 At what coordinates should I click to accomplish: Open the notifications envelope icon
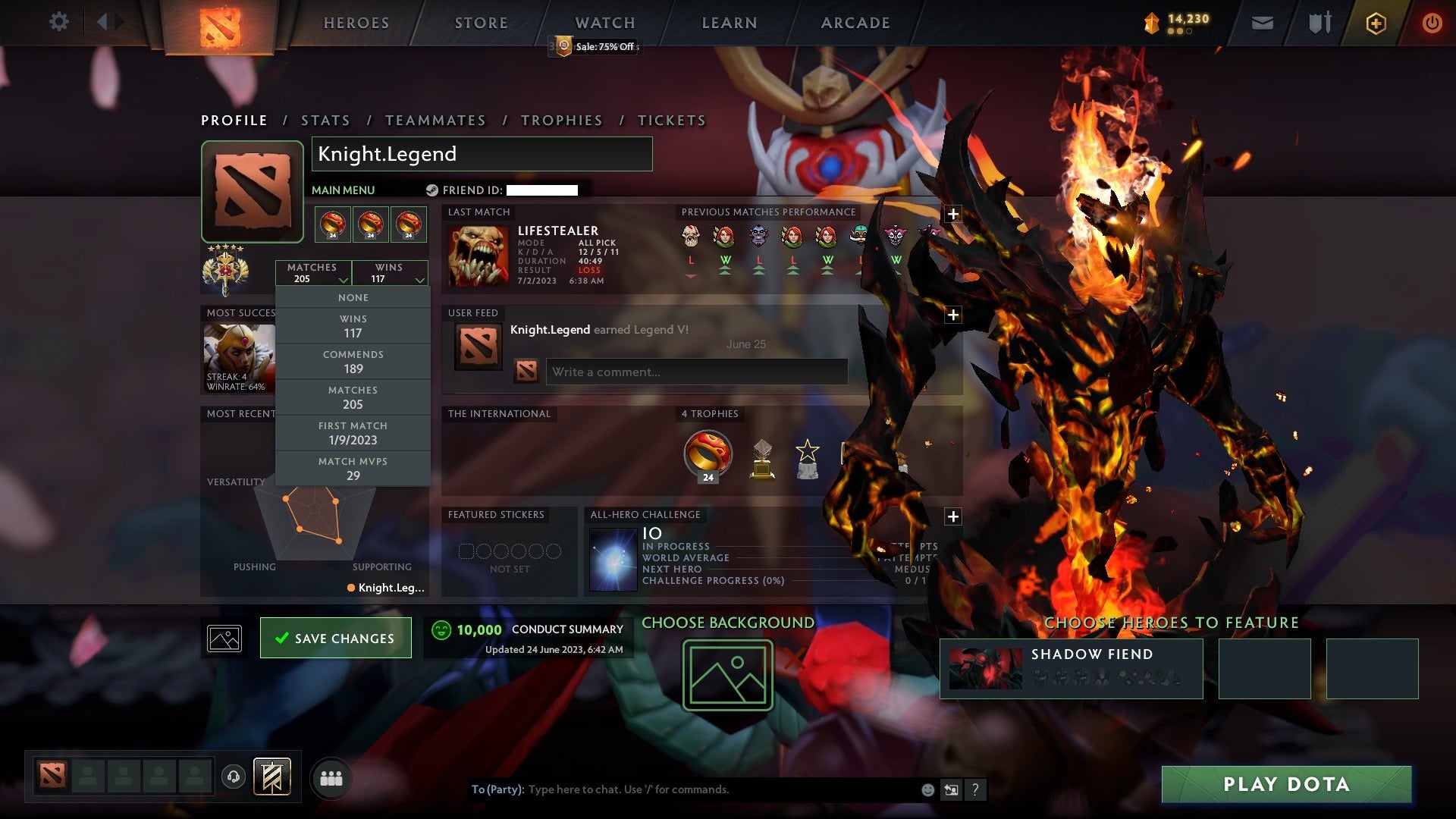click(x=1263, y=23)
